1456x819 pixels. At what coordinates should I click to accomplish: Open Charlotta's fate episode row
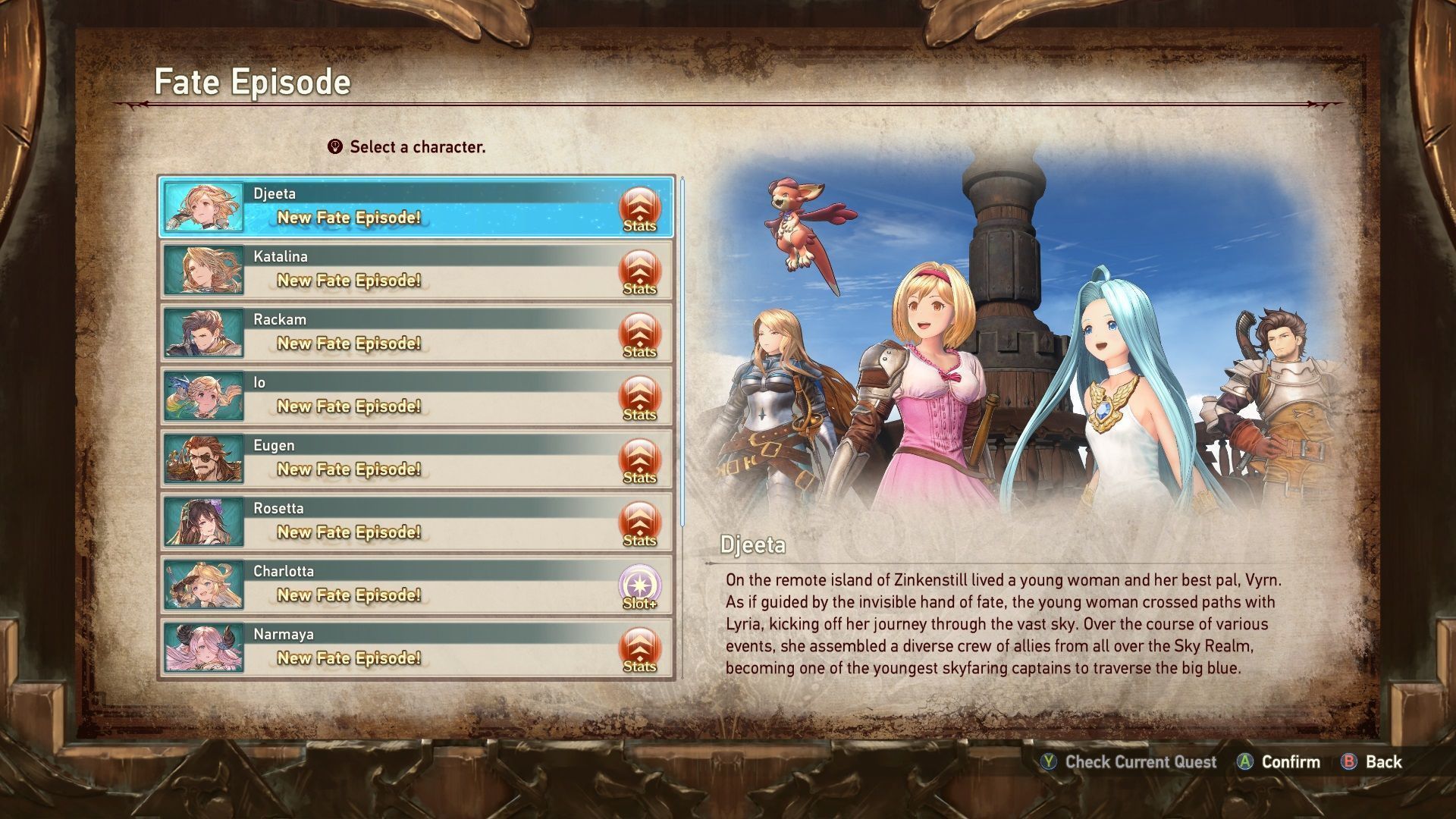tap(416, 585)
